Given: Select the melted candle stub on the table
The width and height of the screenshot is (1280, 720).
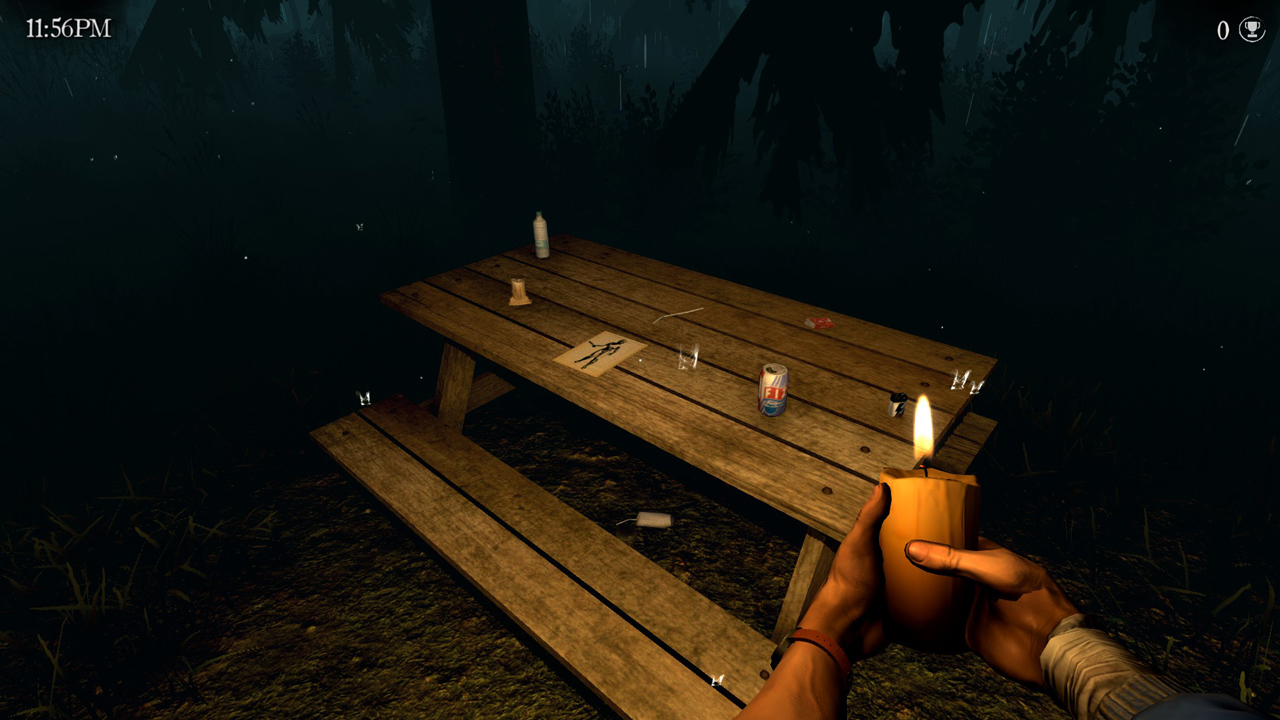Looking at the screenshot, I should pos(517,291).
